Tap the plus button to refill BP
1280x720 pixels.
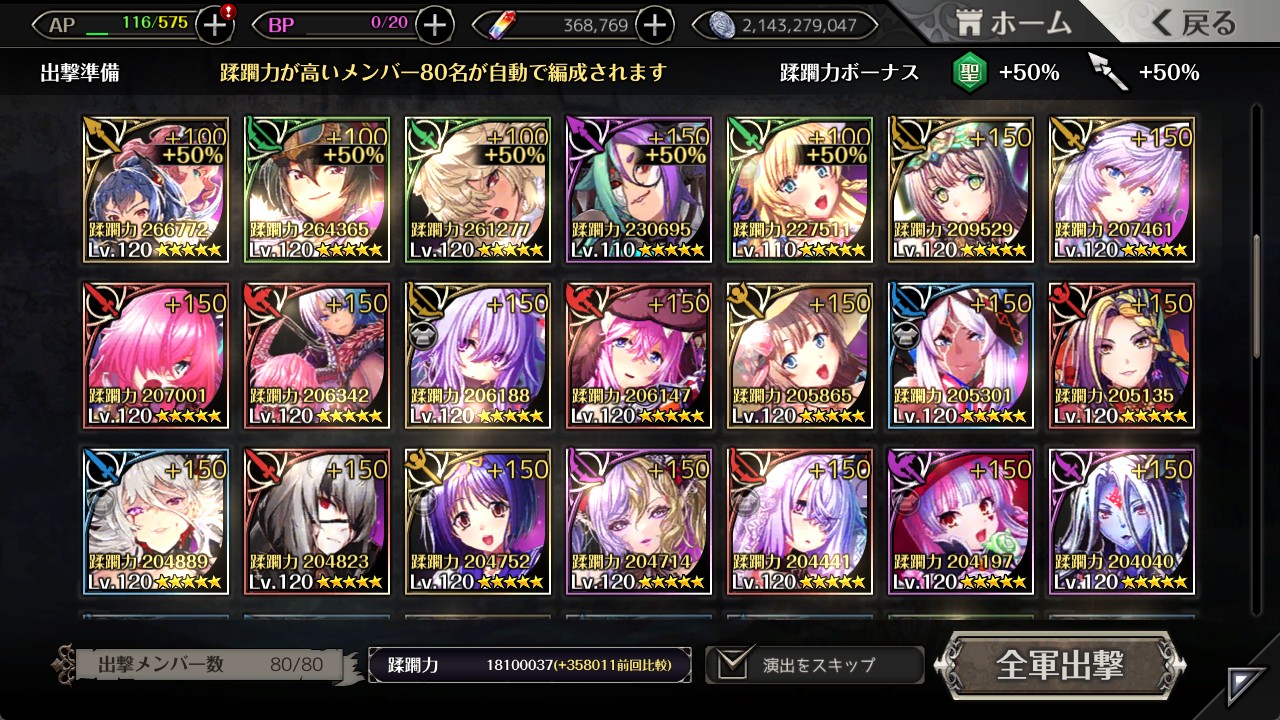pyautogui.click(x=434, y=25)
